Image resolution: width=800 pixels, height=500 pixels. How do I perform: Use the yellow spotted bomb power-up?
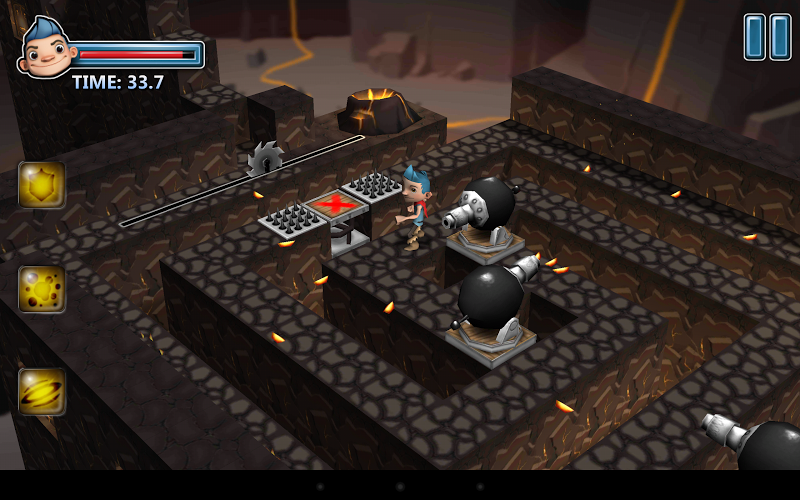(42, 289)
